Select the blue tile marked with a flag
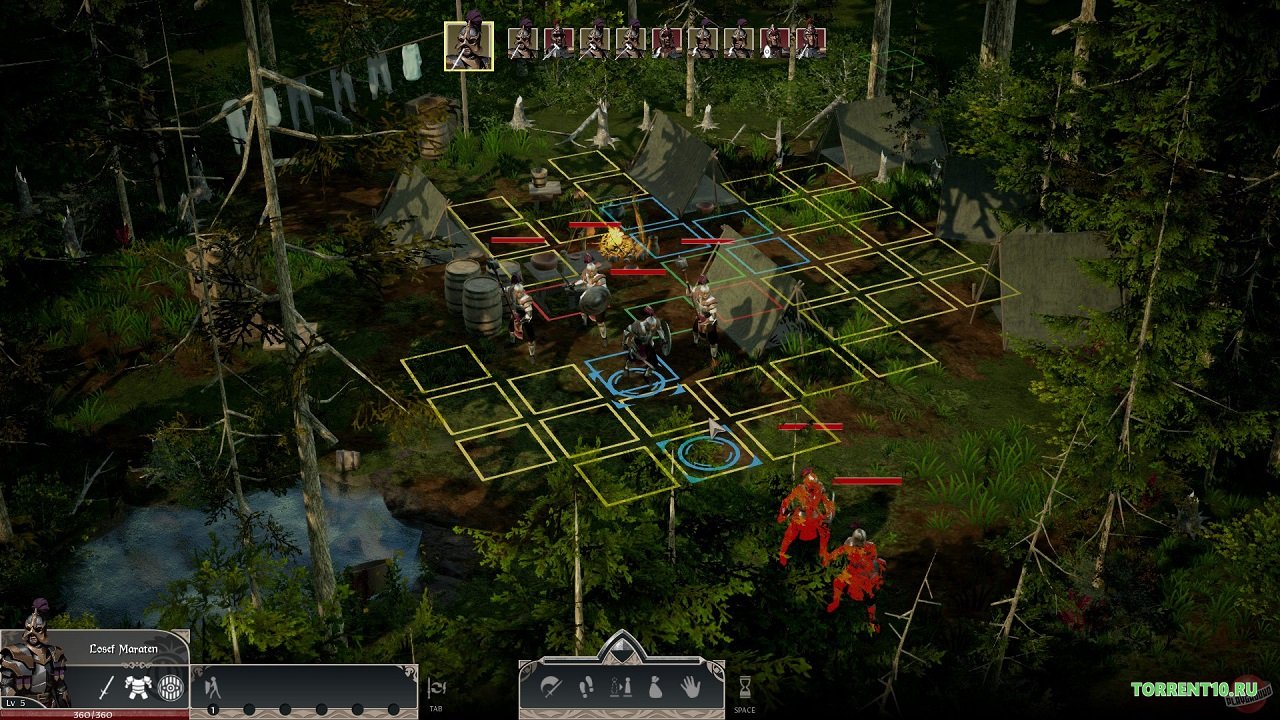1280x720 pixels. [x=709, y=453]
